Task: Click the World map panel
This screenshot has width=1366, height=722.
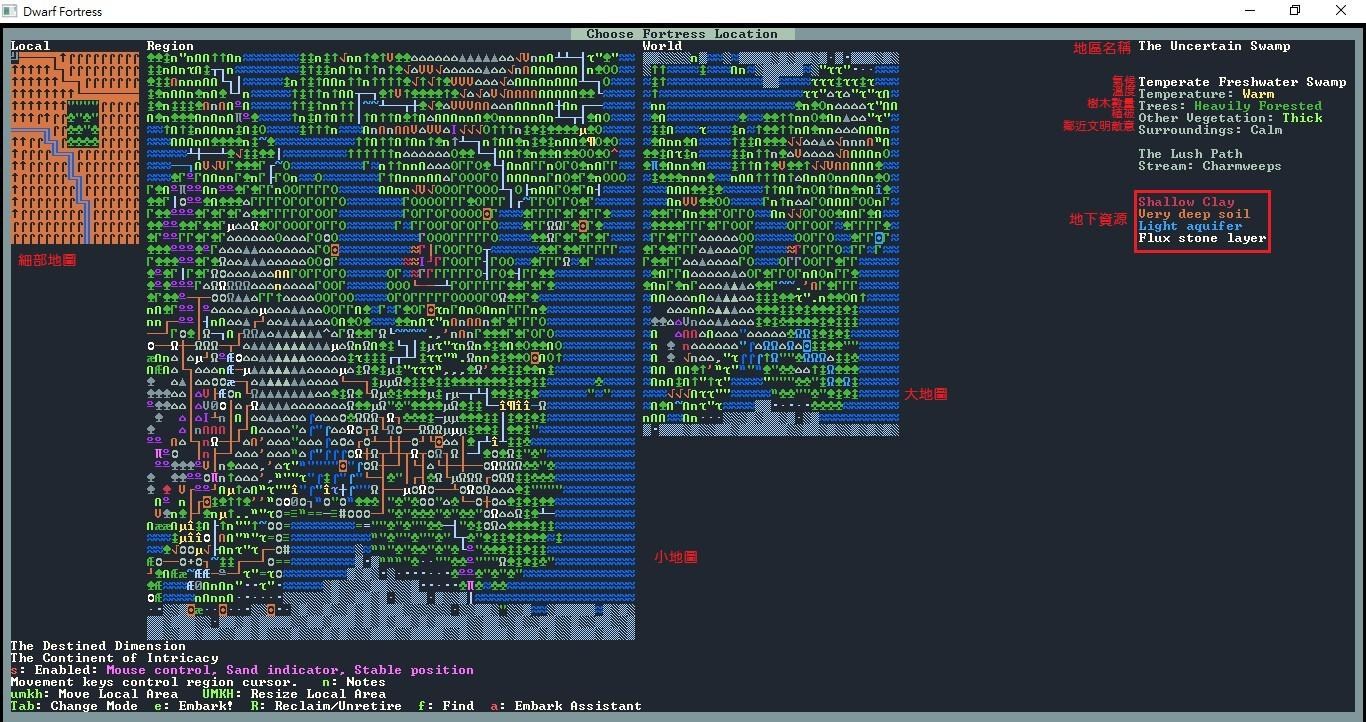Action: pos(770,240)
